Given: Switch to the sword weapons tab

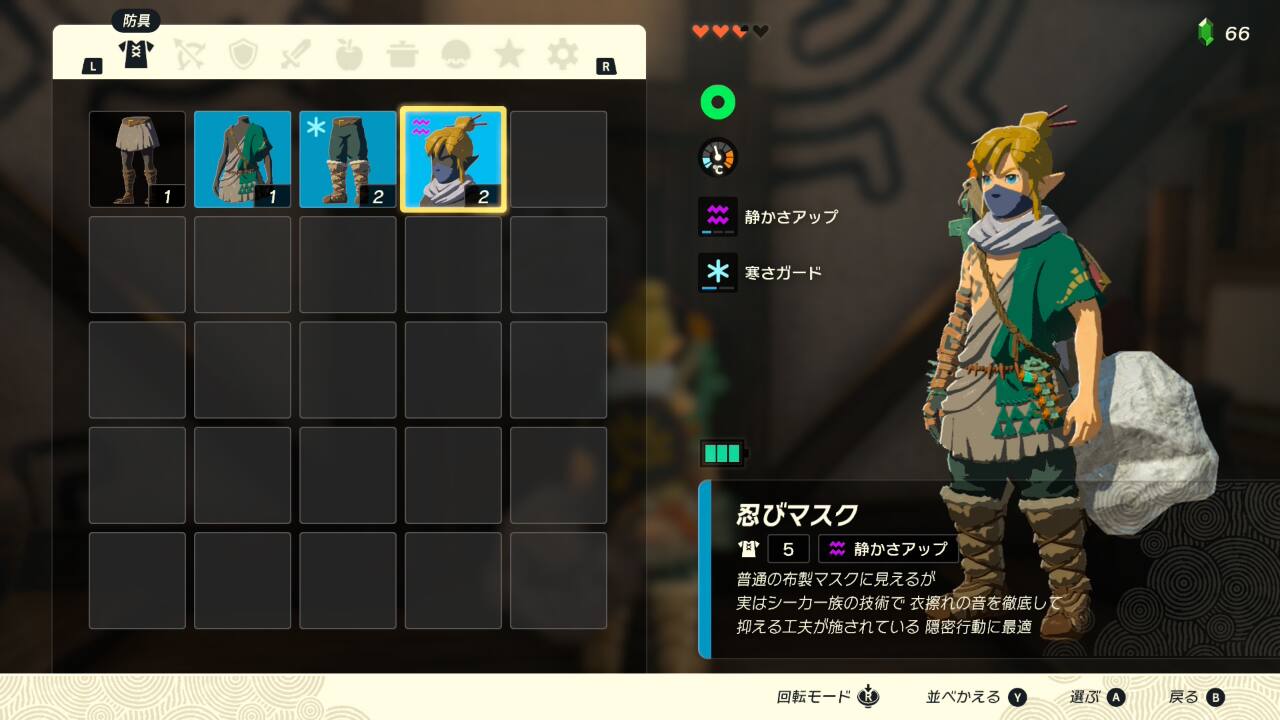Looking at the screenshot, I should (x=297, y=54).
